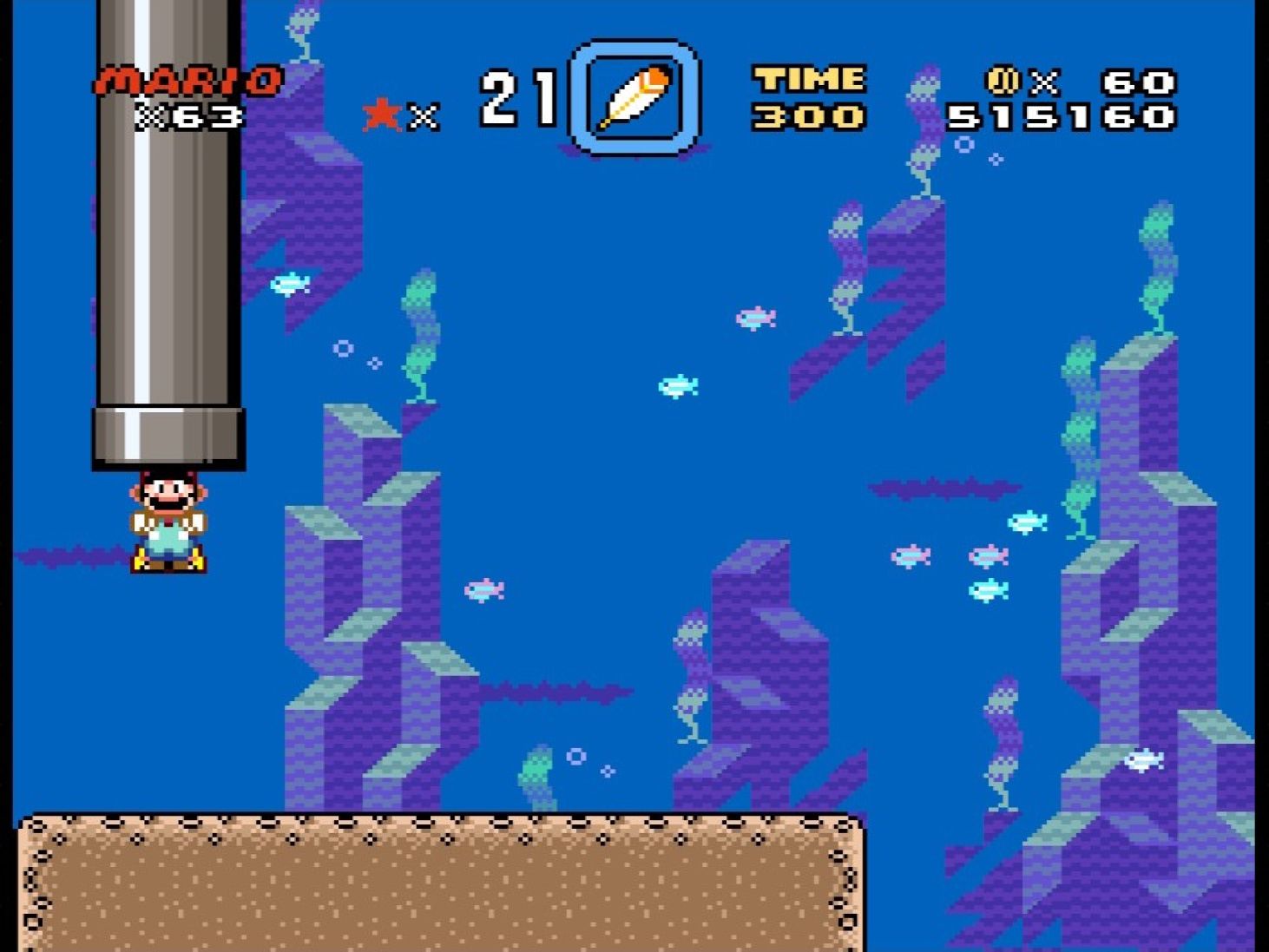The height and width of the screenshot is (952, 1269).
Task: Click the timer value 300
Action: click(811, 116)
